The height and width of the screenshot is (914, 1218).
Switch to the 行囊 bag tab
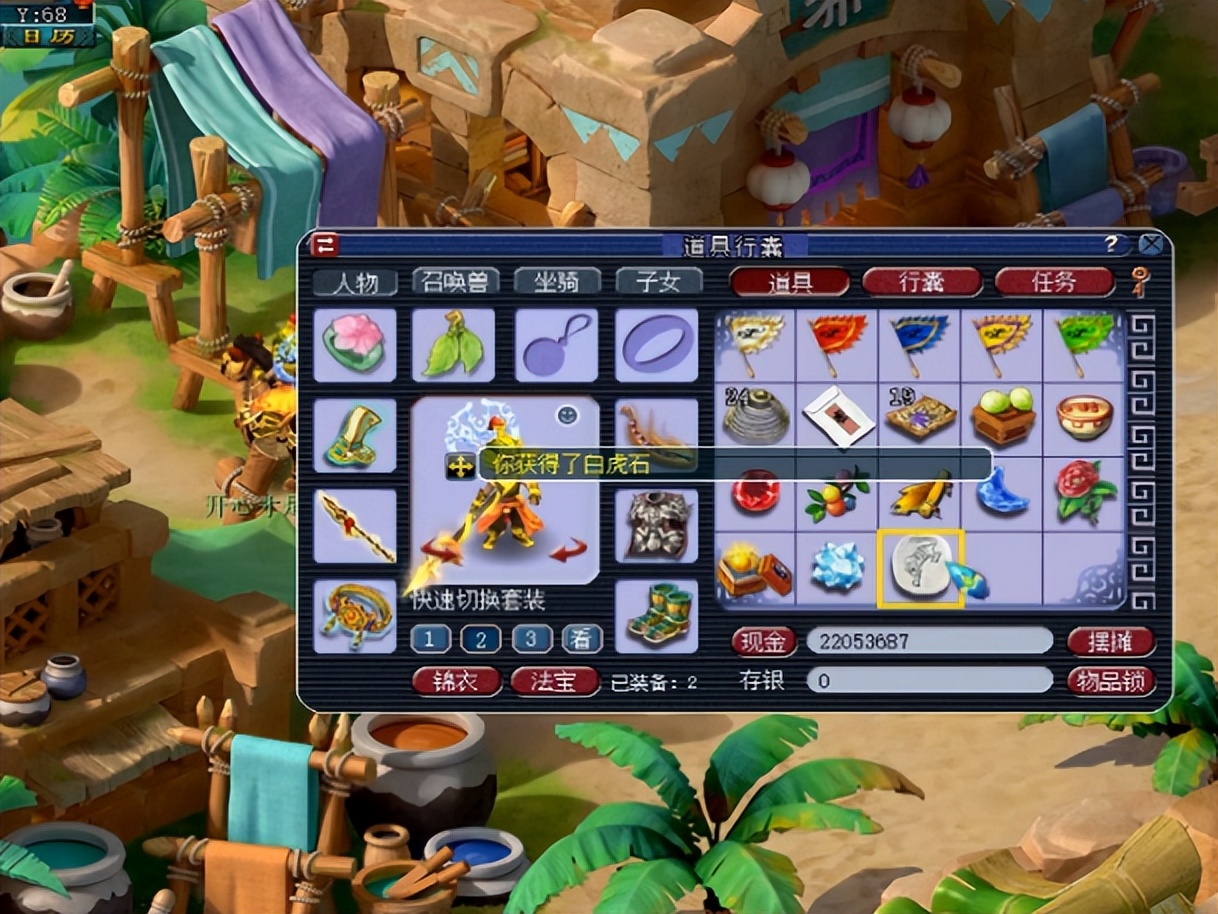coord(921,282)
